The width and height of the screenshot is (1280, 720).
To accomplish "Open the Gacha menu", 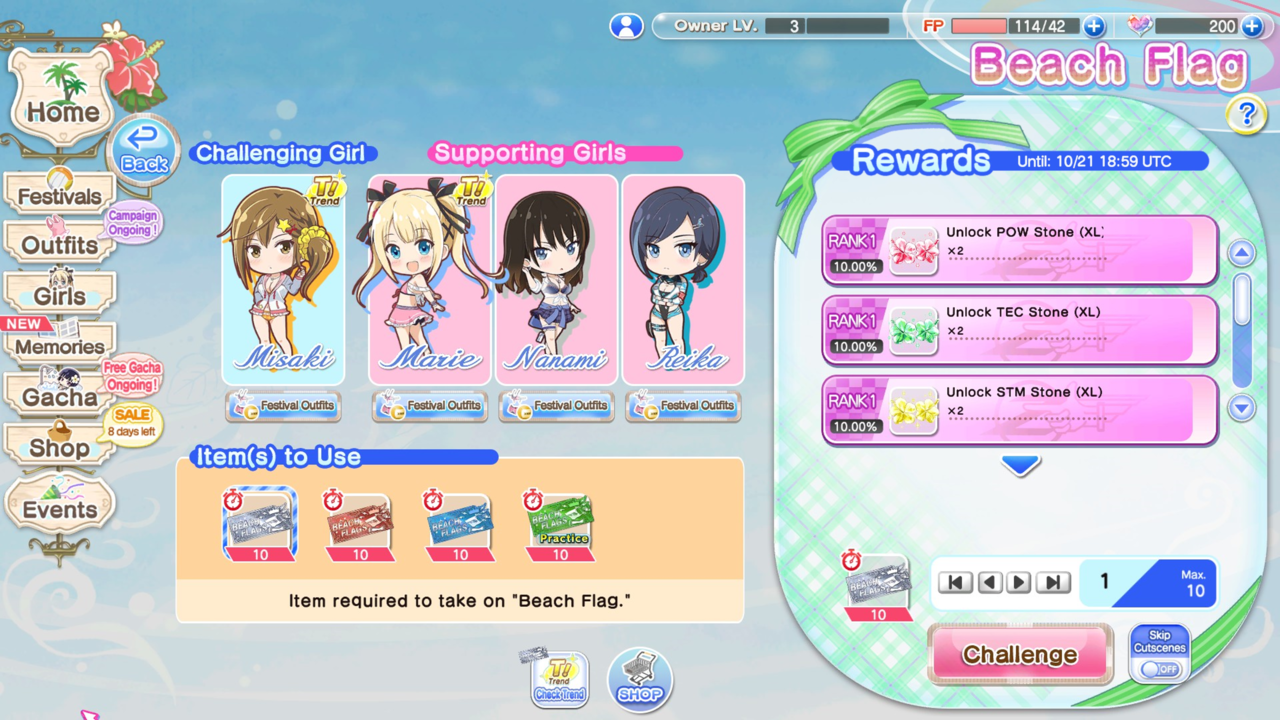I will coord(60,396).
